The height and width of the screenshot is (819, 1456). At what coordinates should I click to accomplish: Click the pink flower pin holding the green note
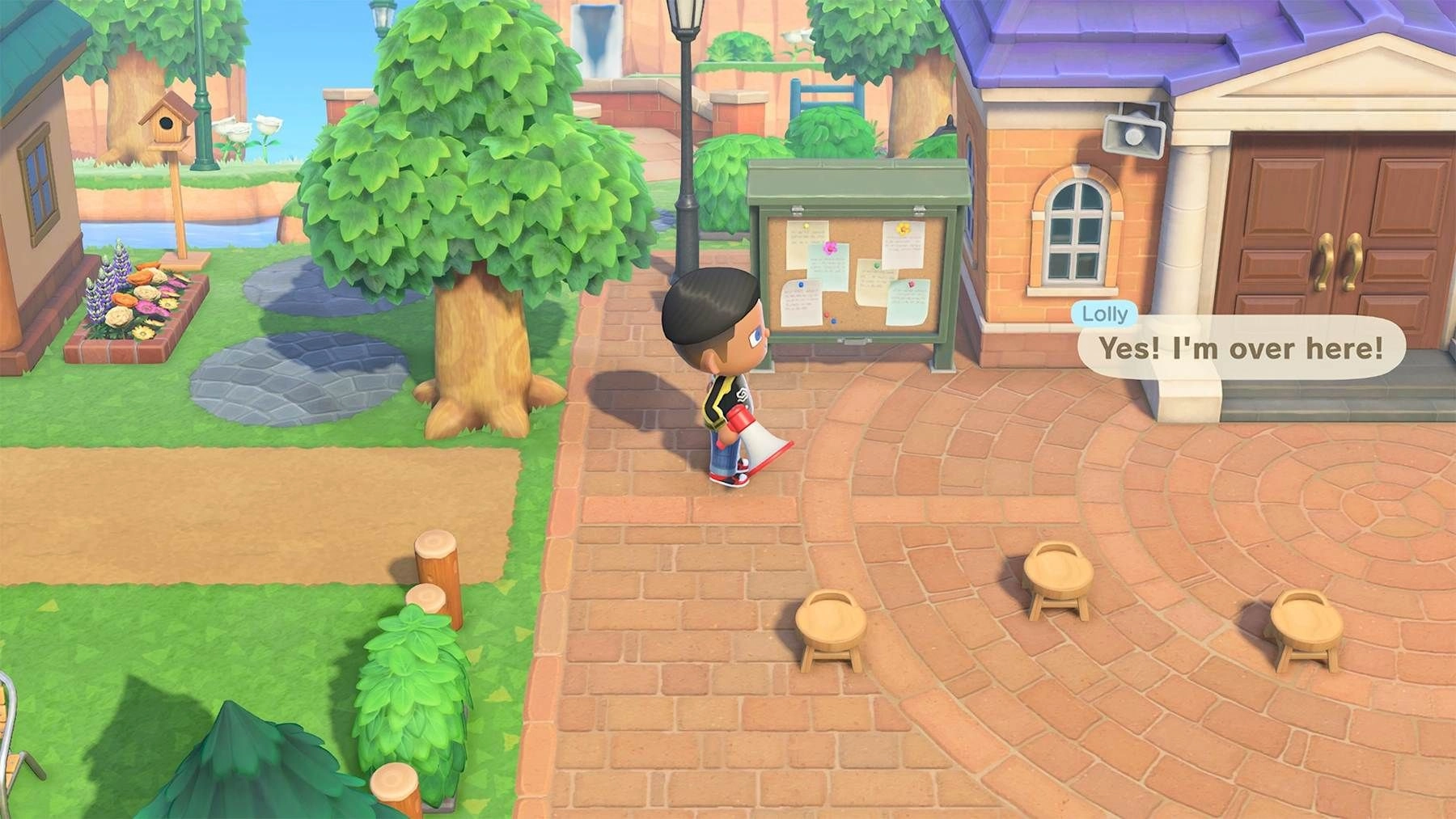tap(830, 248)
